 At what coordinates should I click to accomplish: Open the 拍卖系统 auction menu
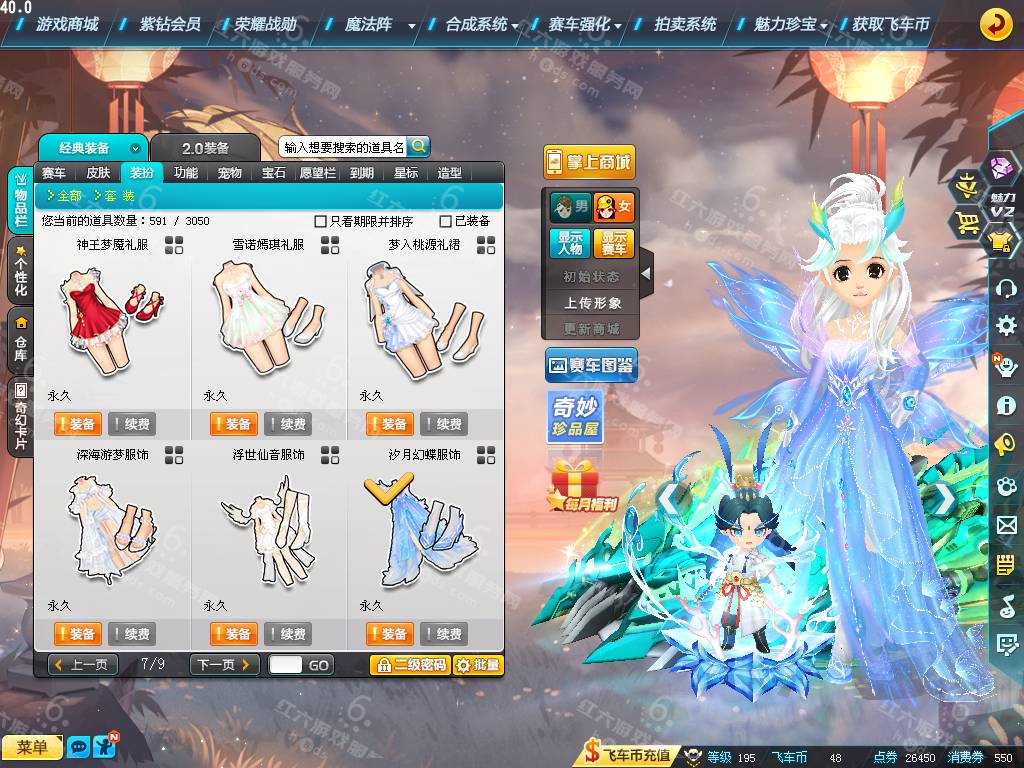(x=685, y=24)
